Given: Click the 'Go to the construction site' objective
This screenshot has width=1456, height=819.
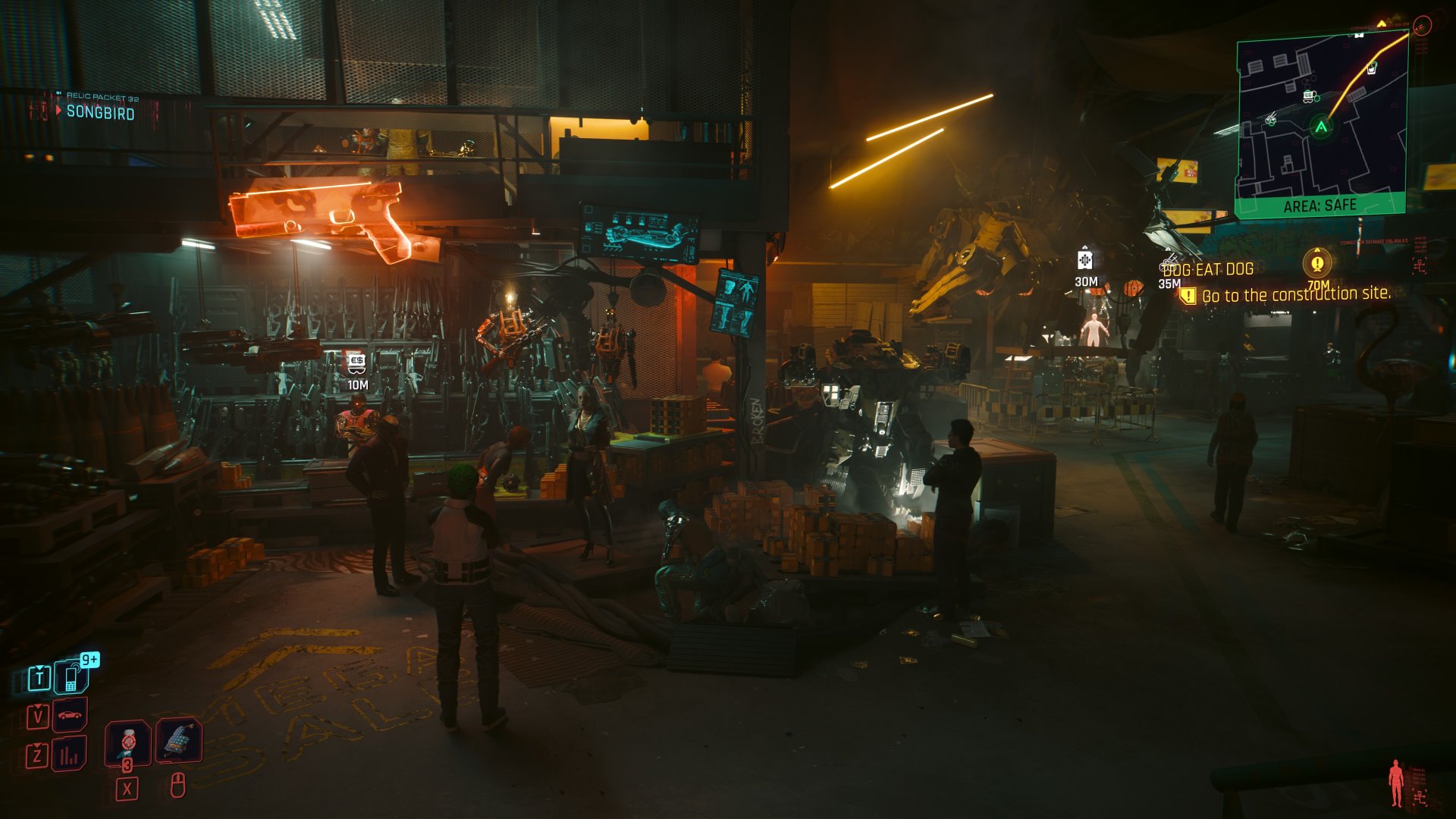Looking at the screenshot, I should click(x=1295, y=294).
